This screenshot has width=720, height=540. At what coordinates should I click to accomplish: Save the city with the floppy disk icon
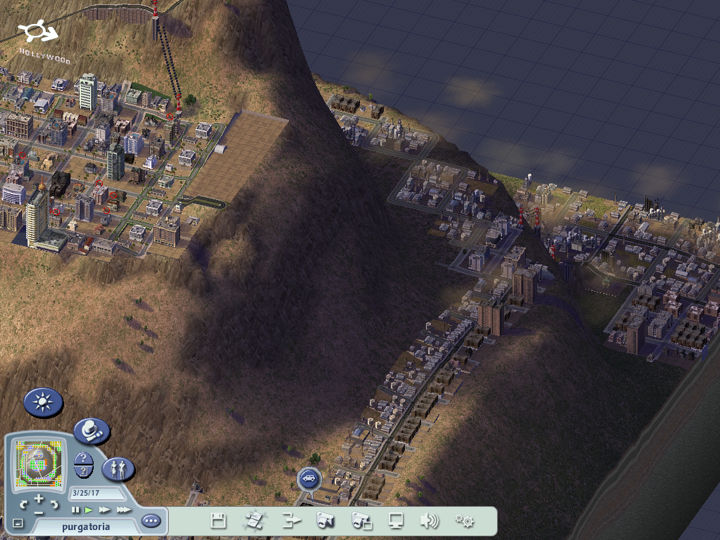[219, 520]
